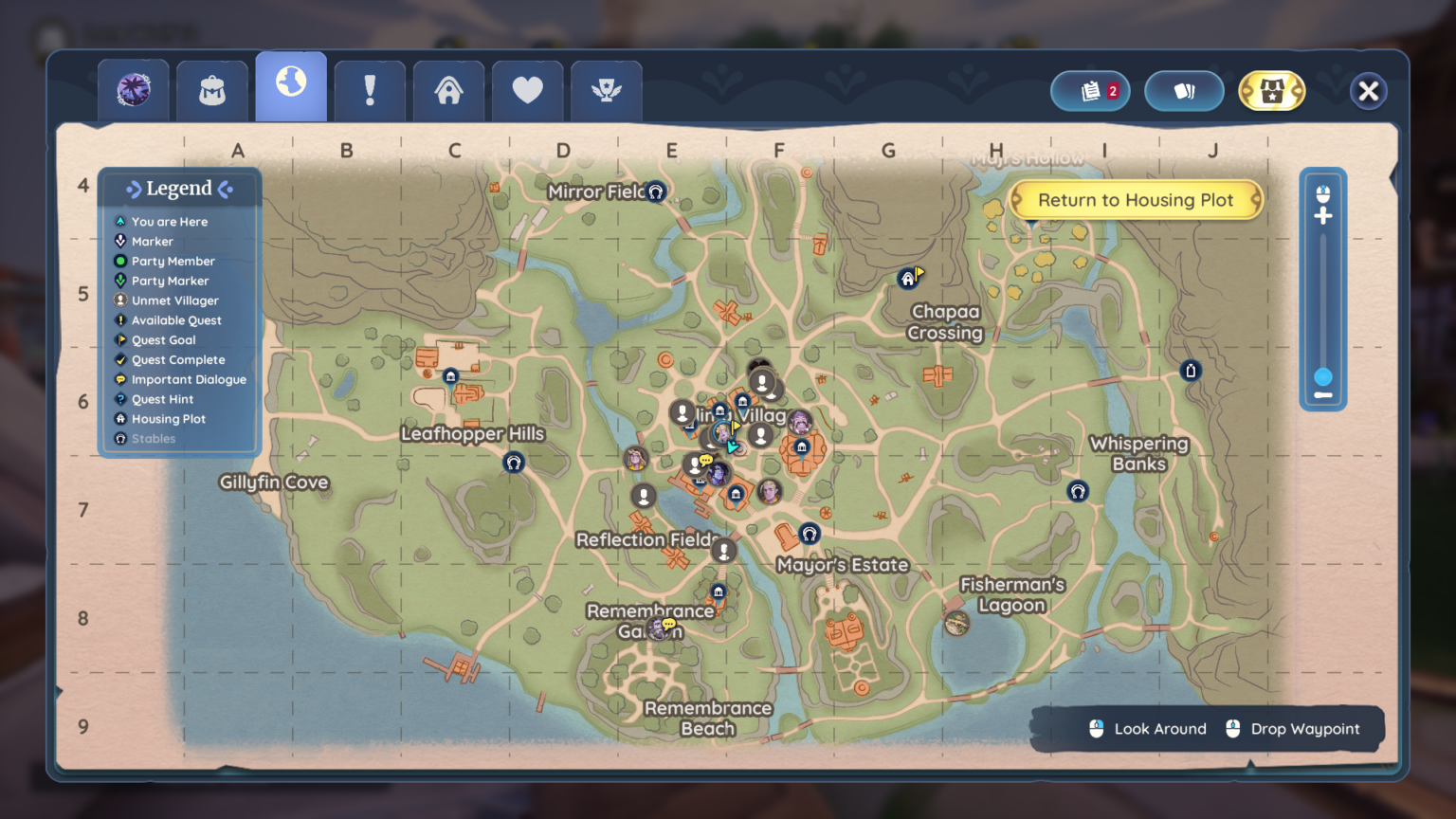Open the relationships heart tab
The image size is (1456, 819).
pyautogui.click(x=527, y=90)
